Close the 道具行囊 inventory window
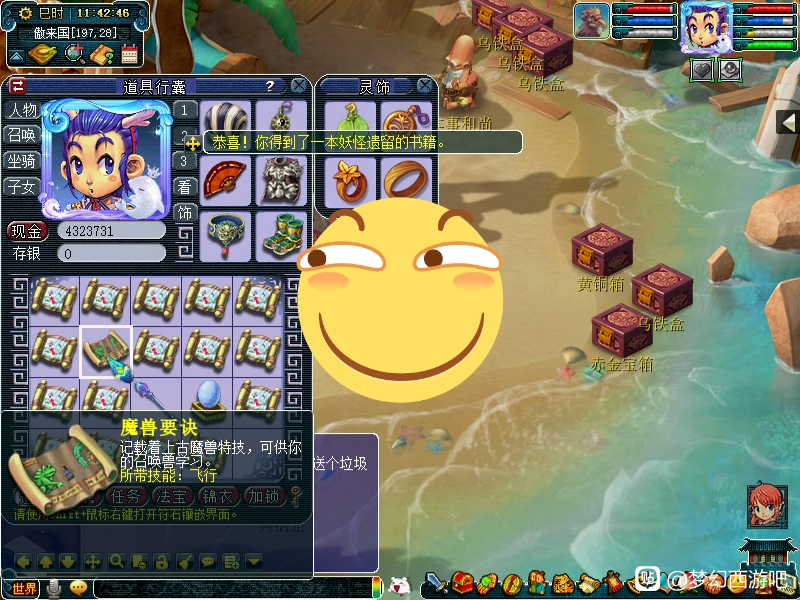The image size is (800, 600). (x=298, y=86)
